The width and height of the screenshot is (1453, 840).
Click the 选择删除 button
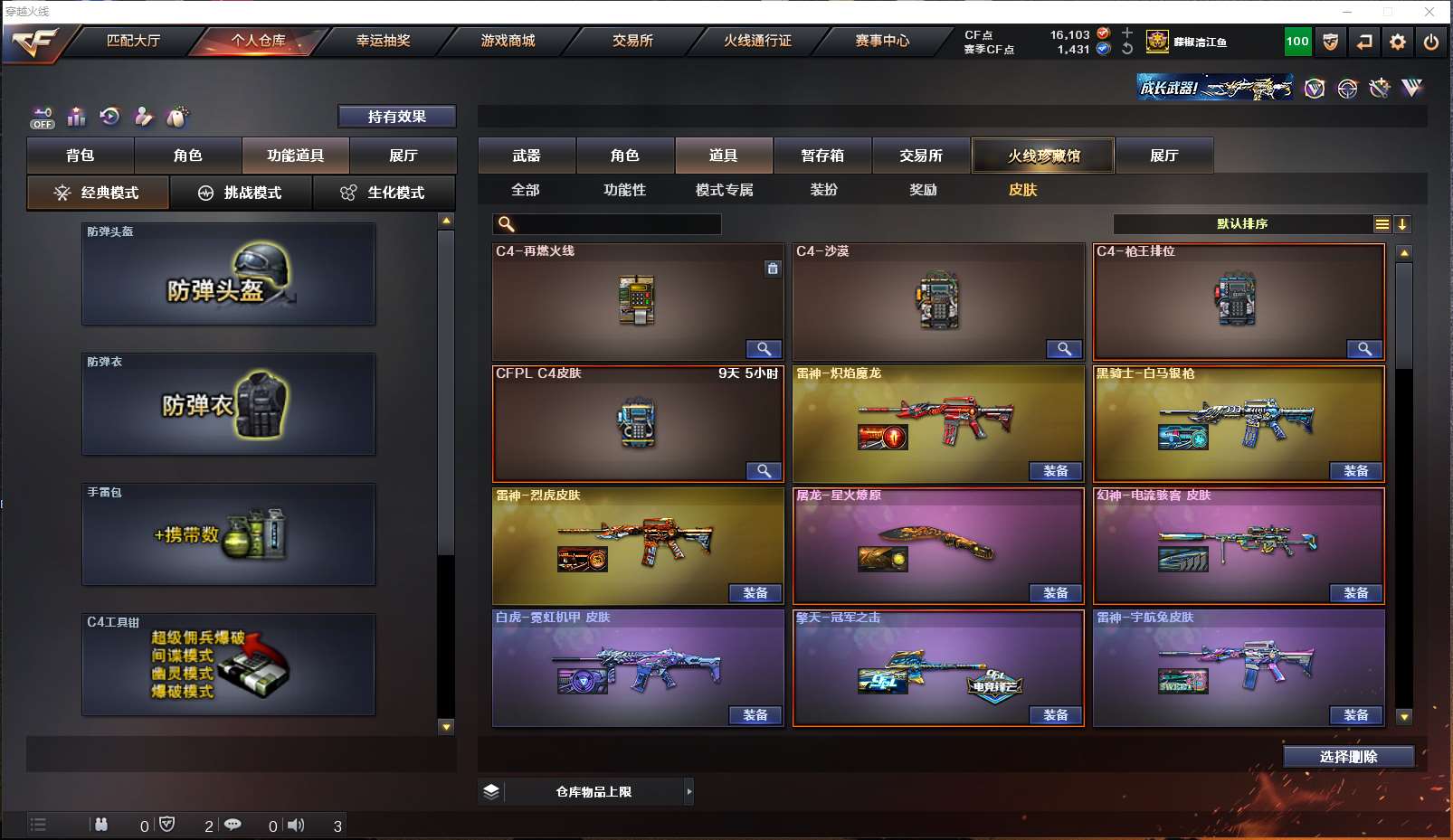[x=1348, y=757]
